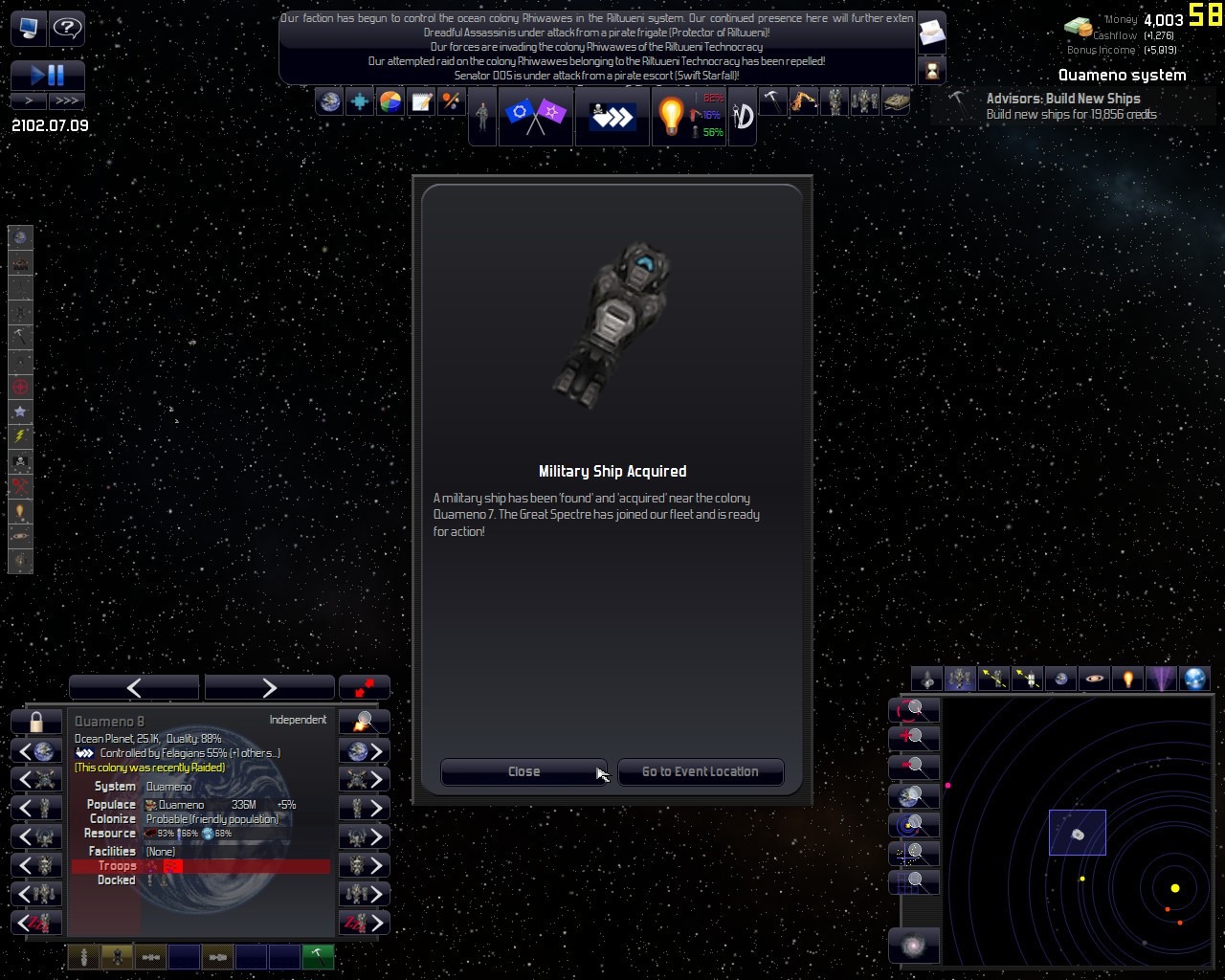The image size is (1225, 980).
Task: Increase game speed with triple arrow button
Action: [67, 100]
